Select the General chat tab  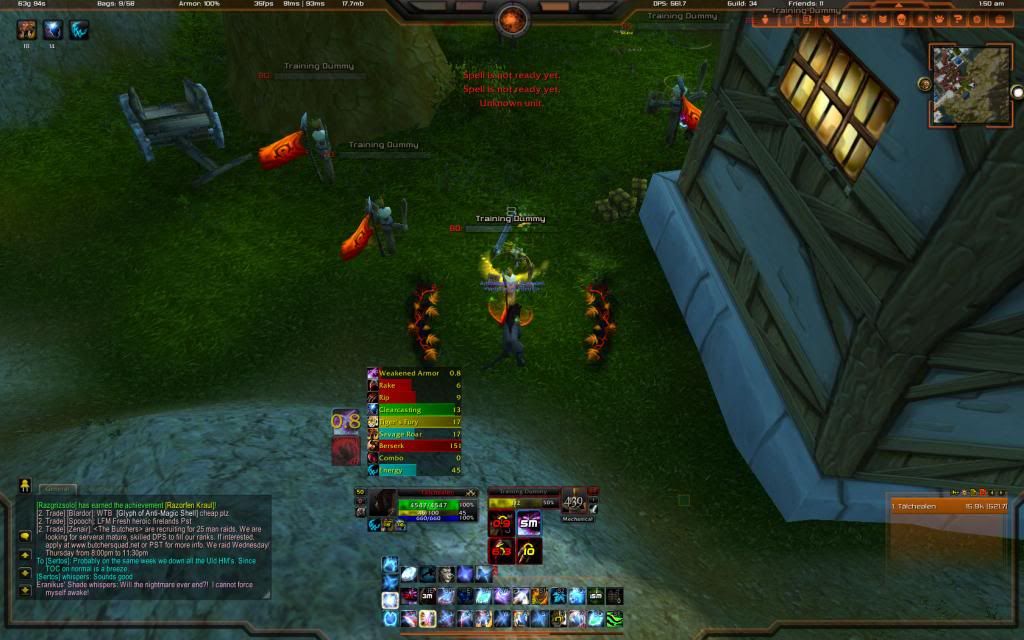(x=58, y=489)
